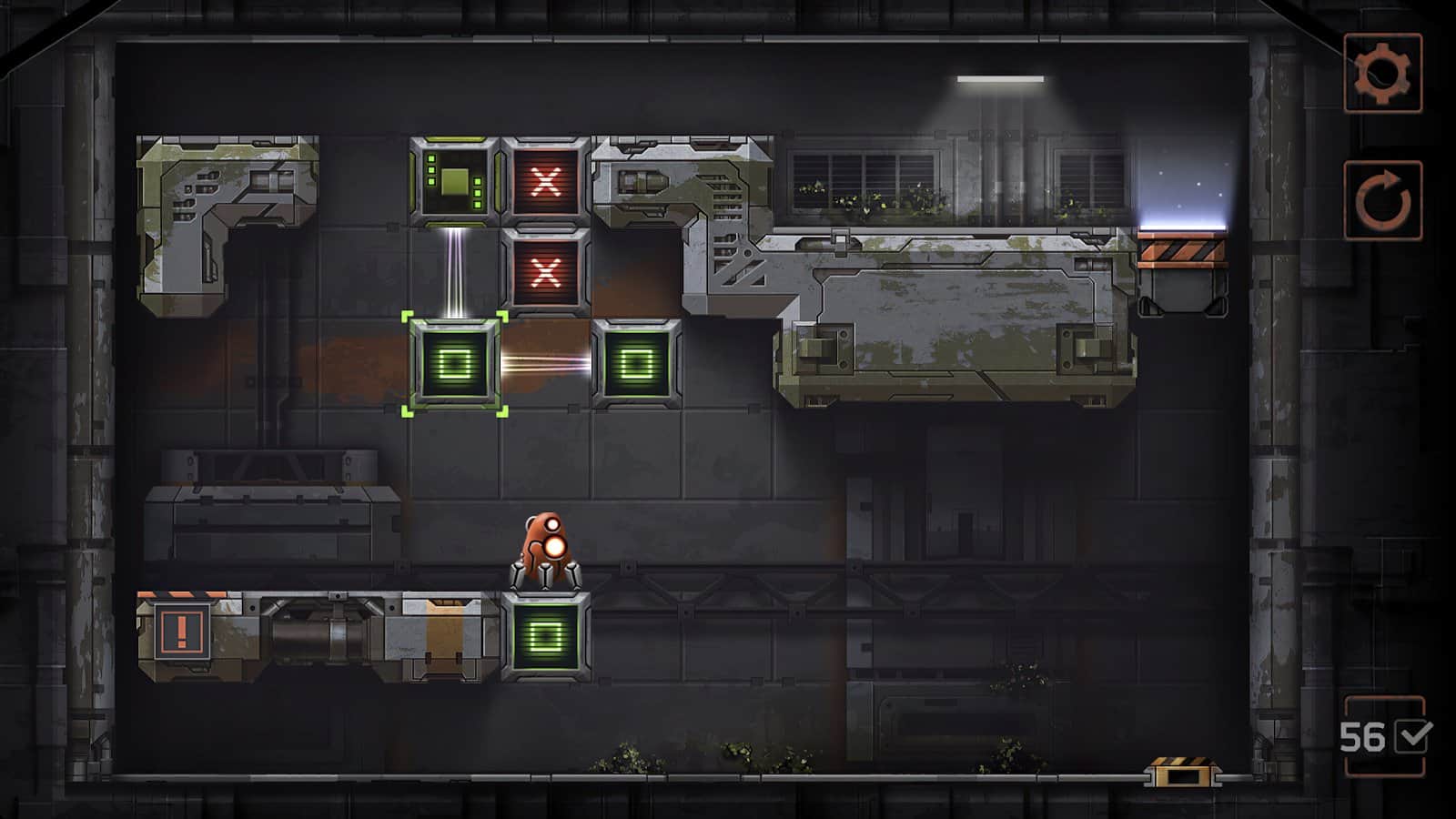
Task: Click the level 56 checkmark button
Action: (1384, 736)
